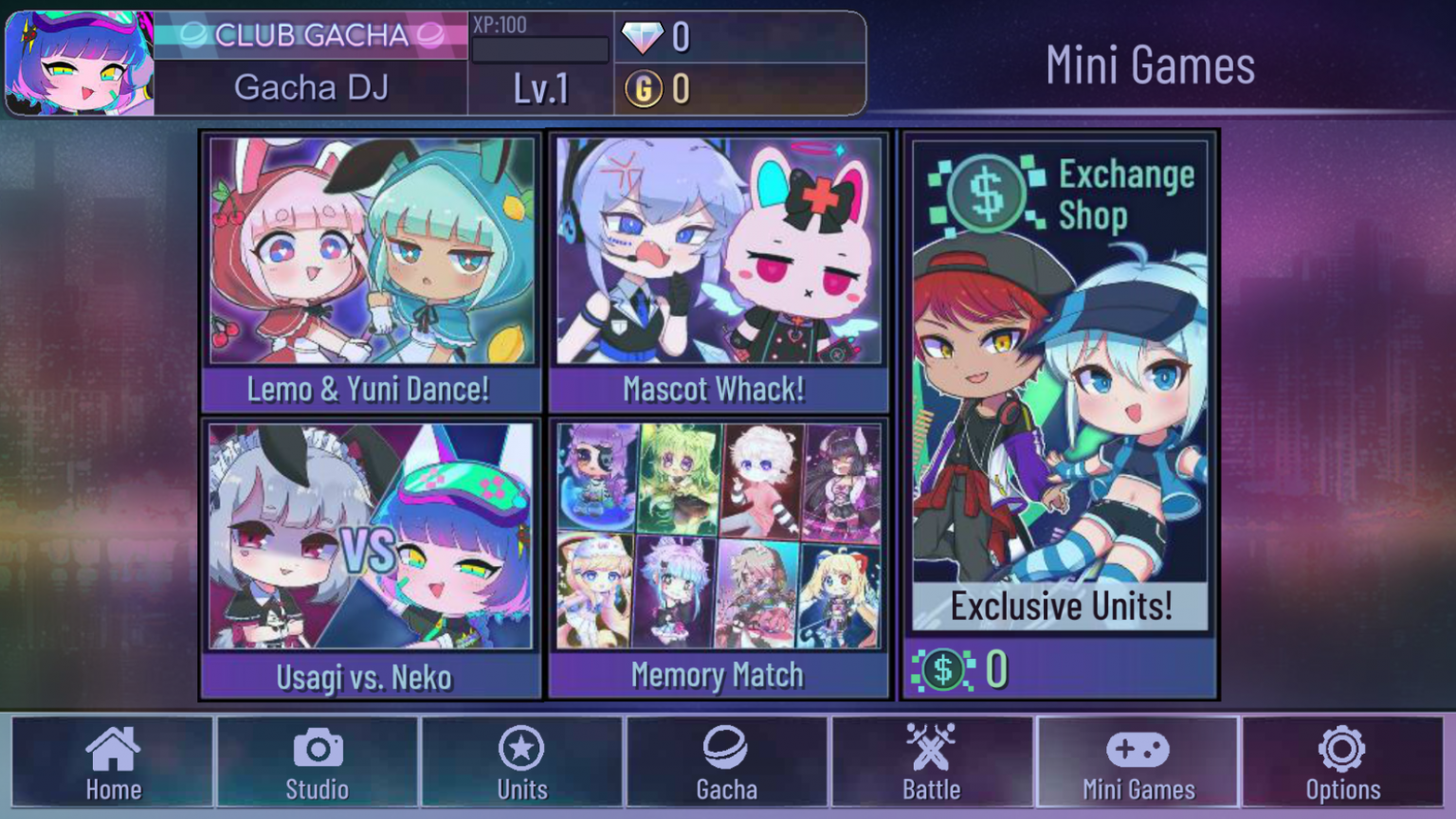Open Battle mode via crossed weapons icon
Image resolution: width=1456 pixels, height=819 pixels.
[930, 749]
